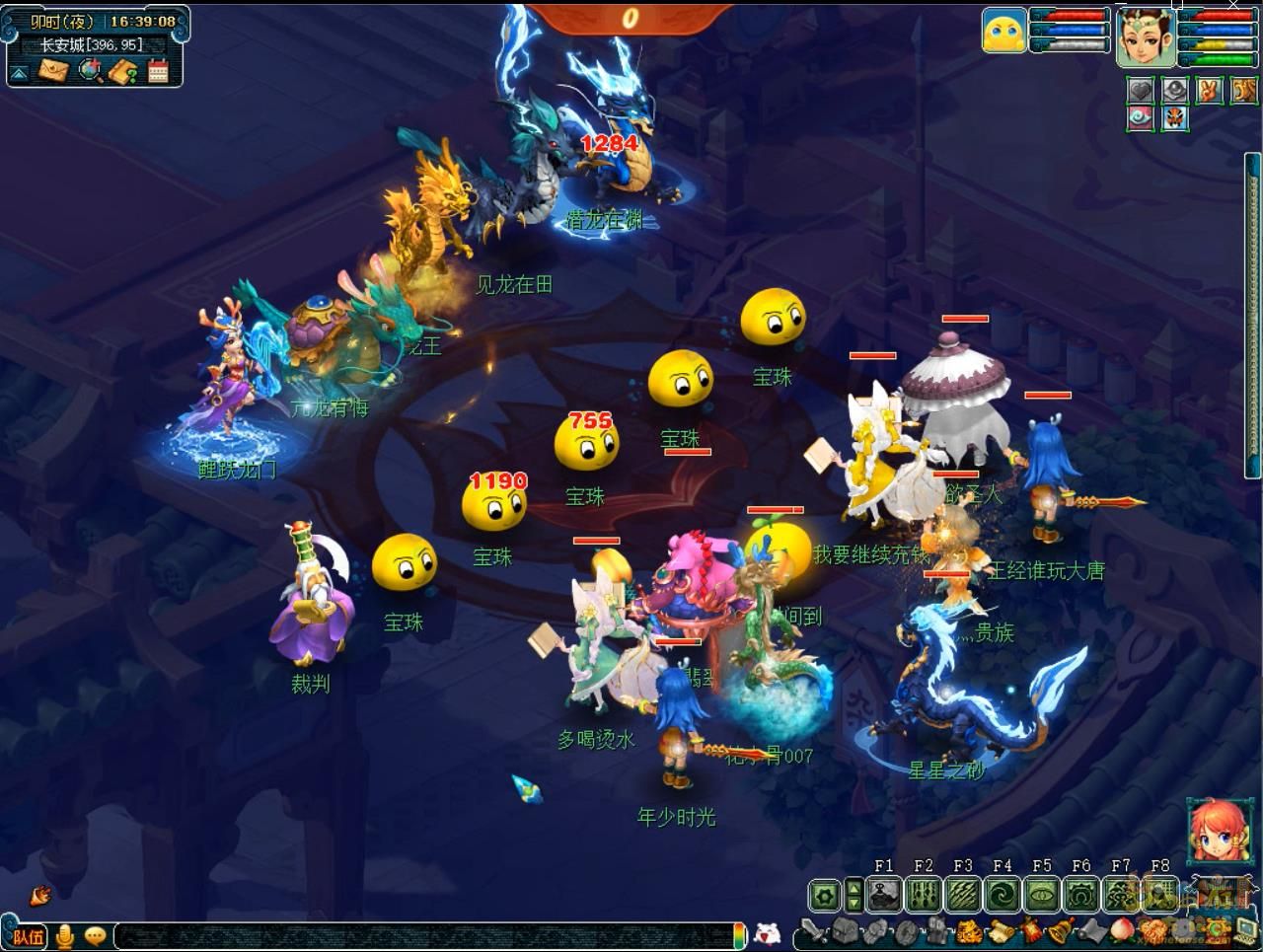Open the calendar activity icon
The image size is (1263, 952).
158,71
